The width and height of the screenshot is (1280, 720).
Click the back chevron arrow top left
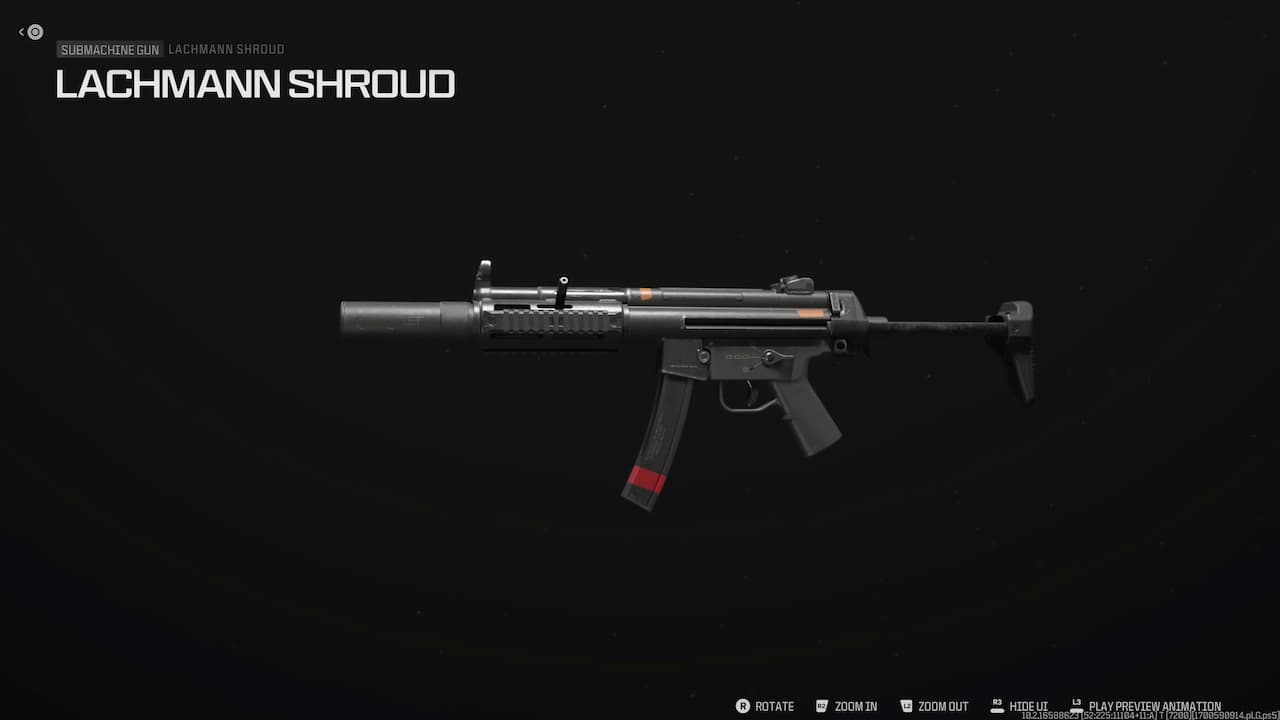[22, 31]
